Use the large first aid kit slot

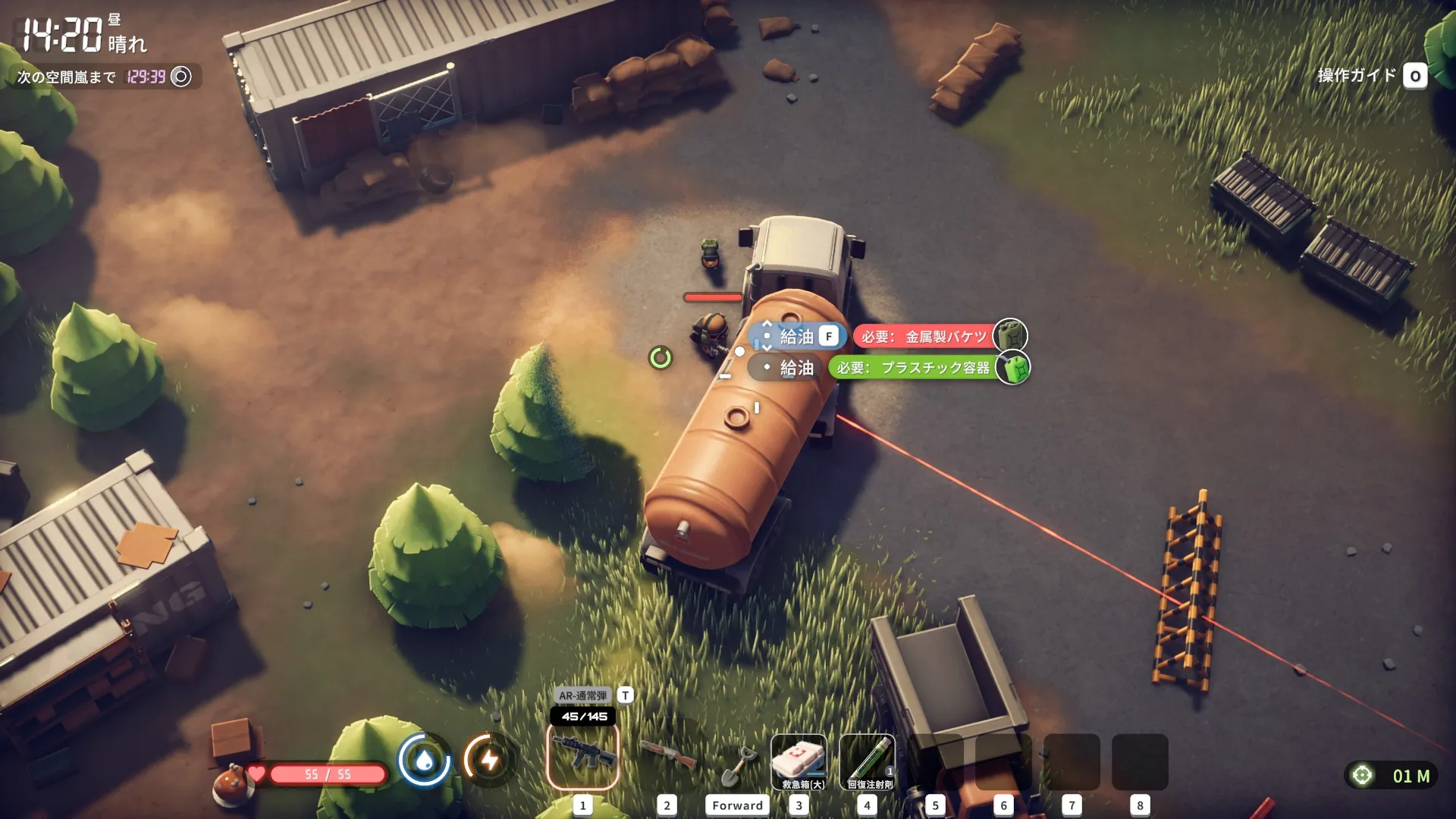pos(799,761)
